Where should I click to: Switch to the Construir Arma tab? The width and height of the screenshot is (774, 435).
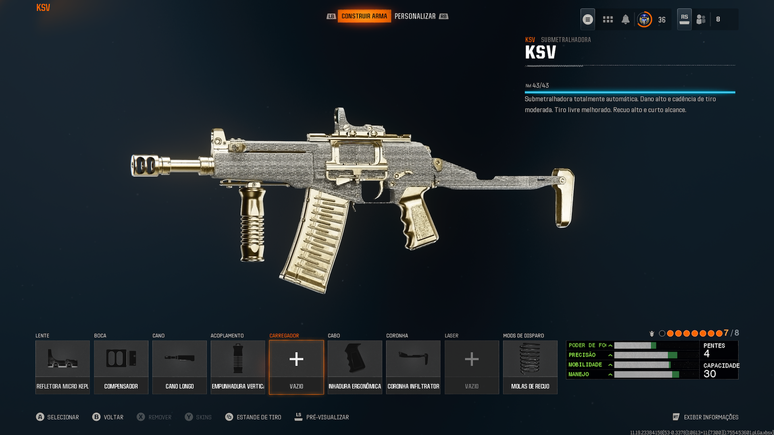(x=364, y=16)
